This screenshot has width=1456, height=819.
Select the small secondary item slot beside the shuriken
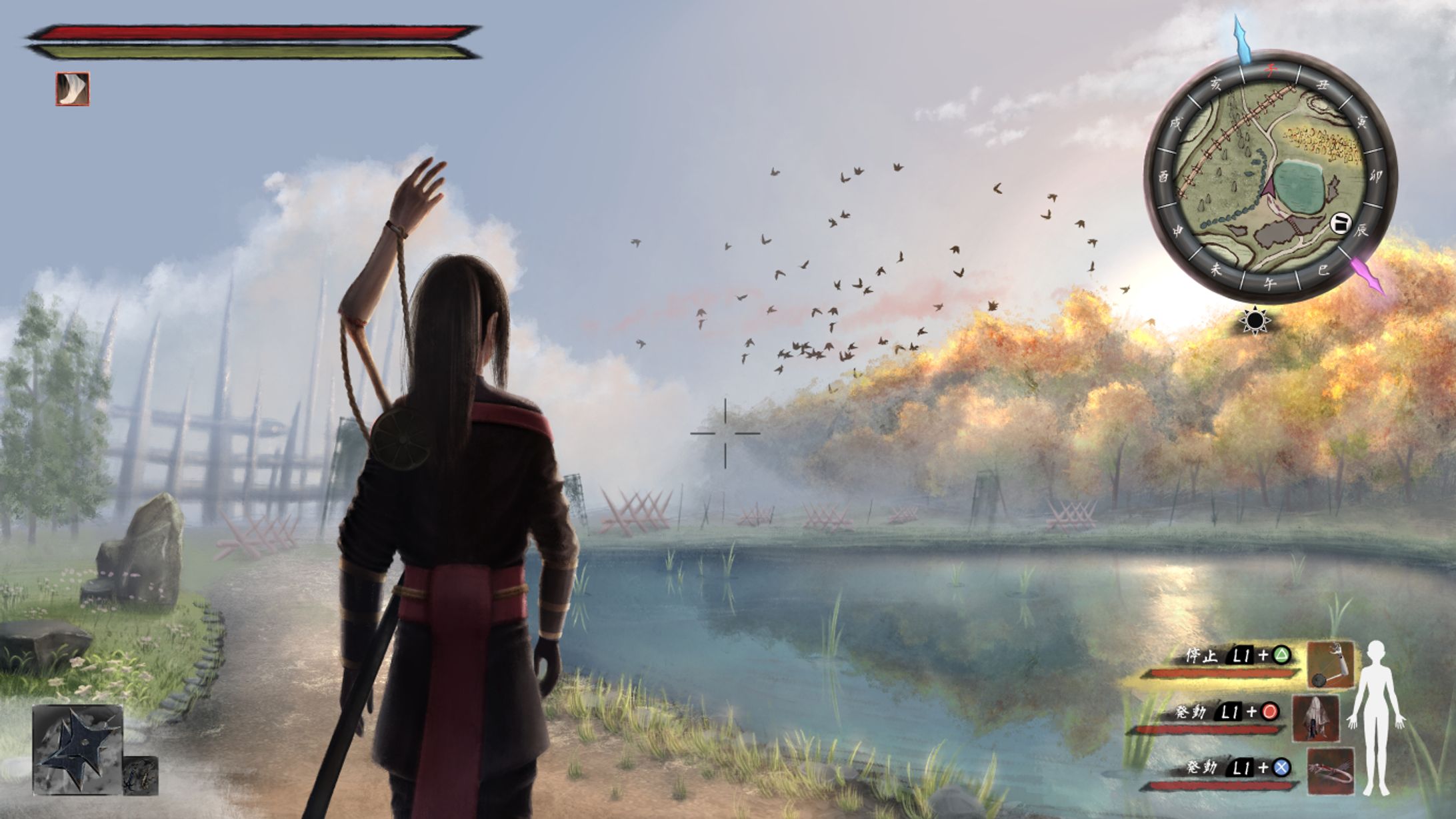(x=141, y=776)
